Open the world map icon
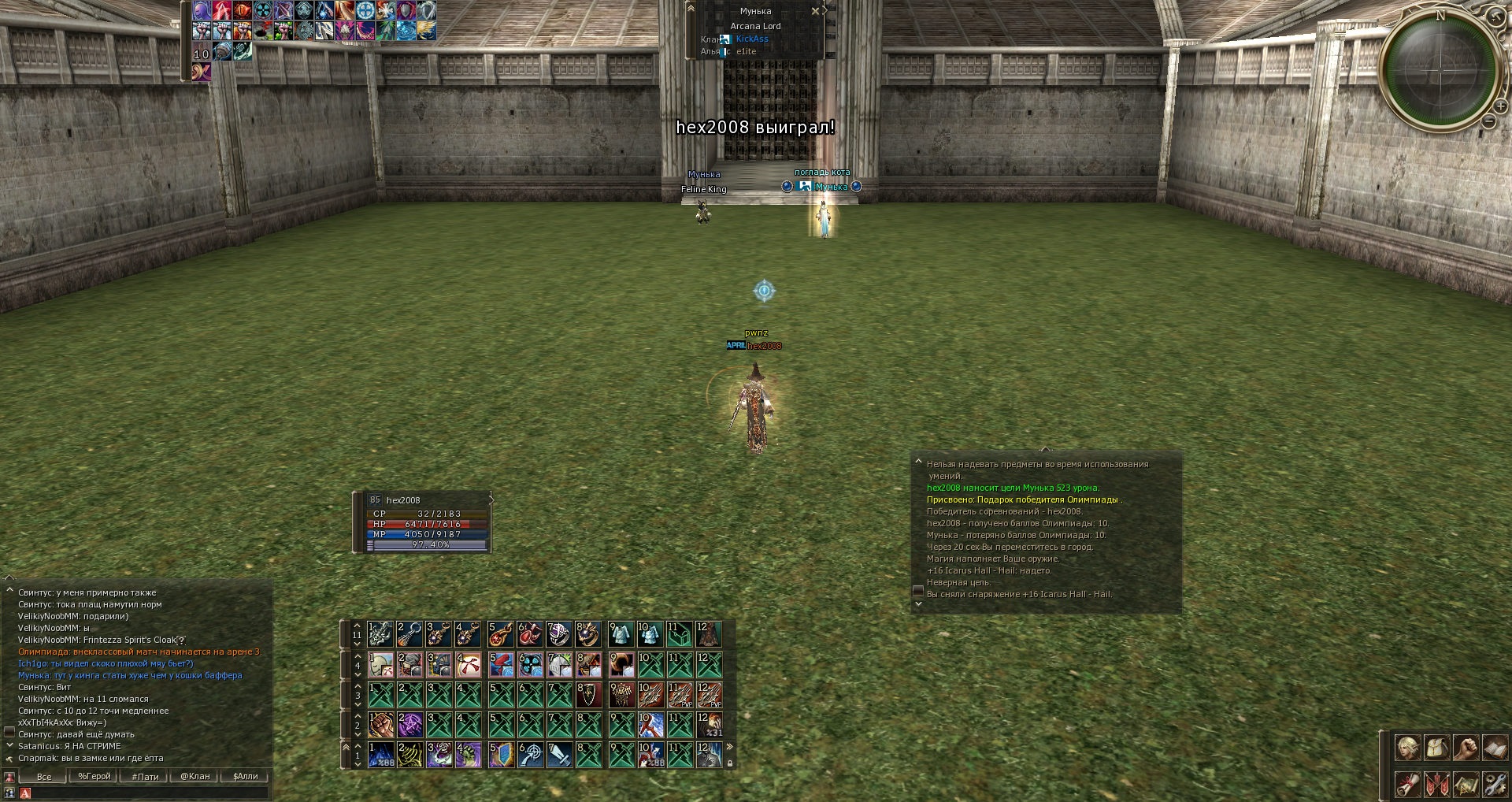 pyautogui.click(x=1466, y=784)
